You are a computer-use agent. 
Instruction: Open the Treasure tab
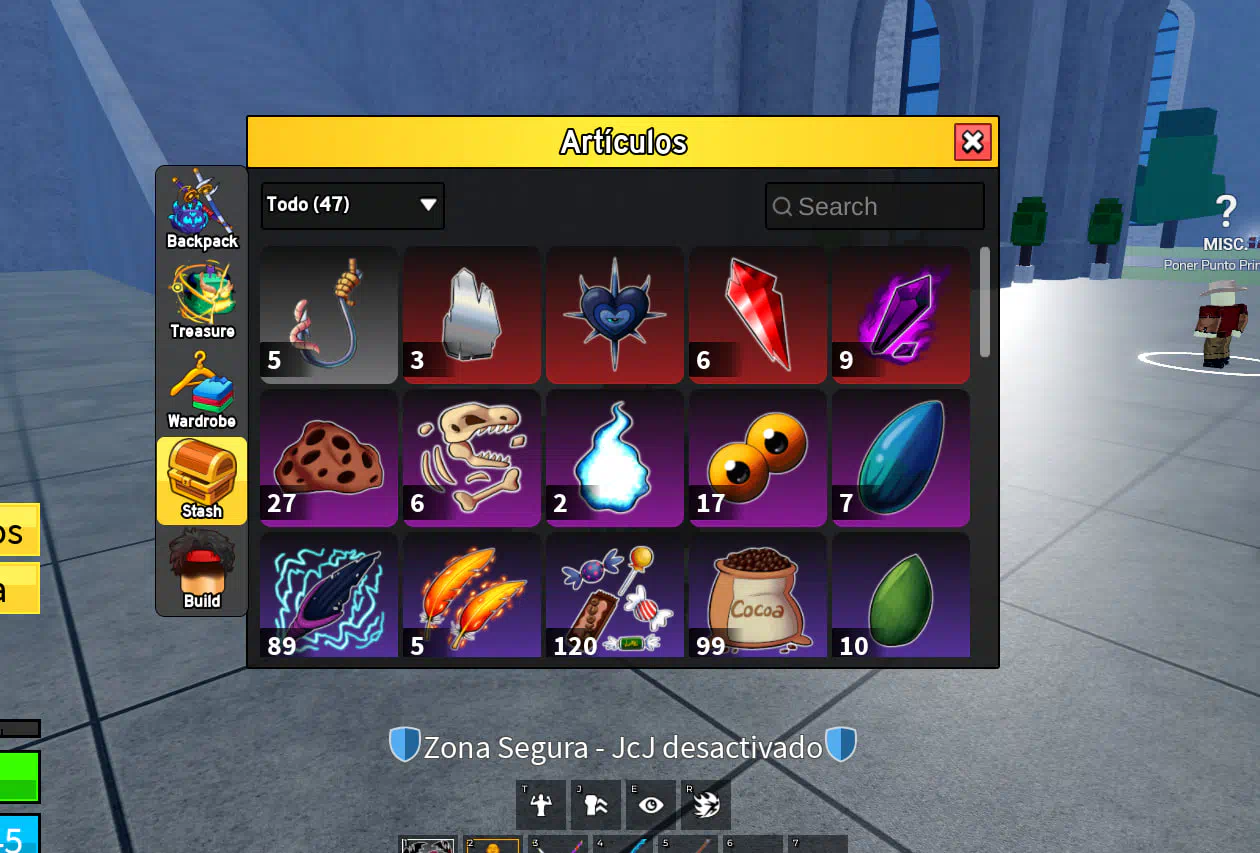pyautogui.click(x=202, y=301)
